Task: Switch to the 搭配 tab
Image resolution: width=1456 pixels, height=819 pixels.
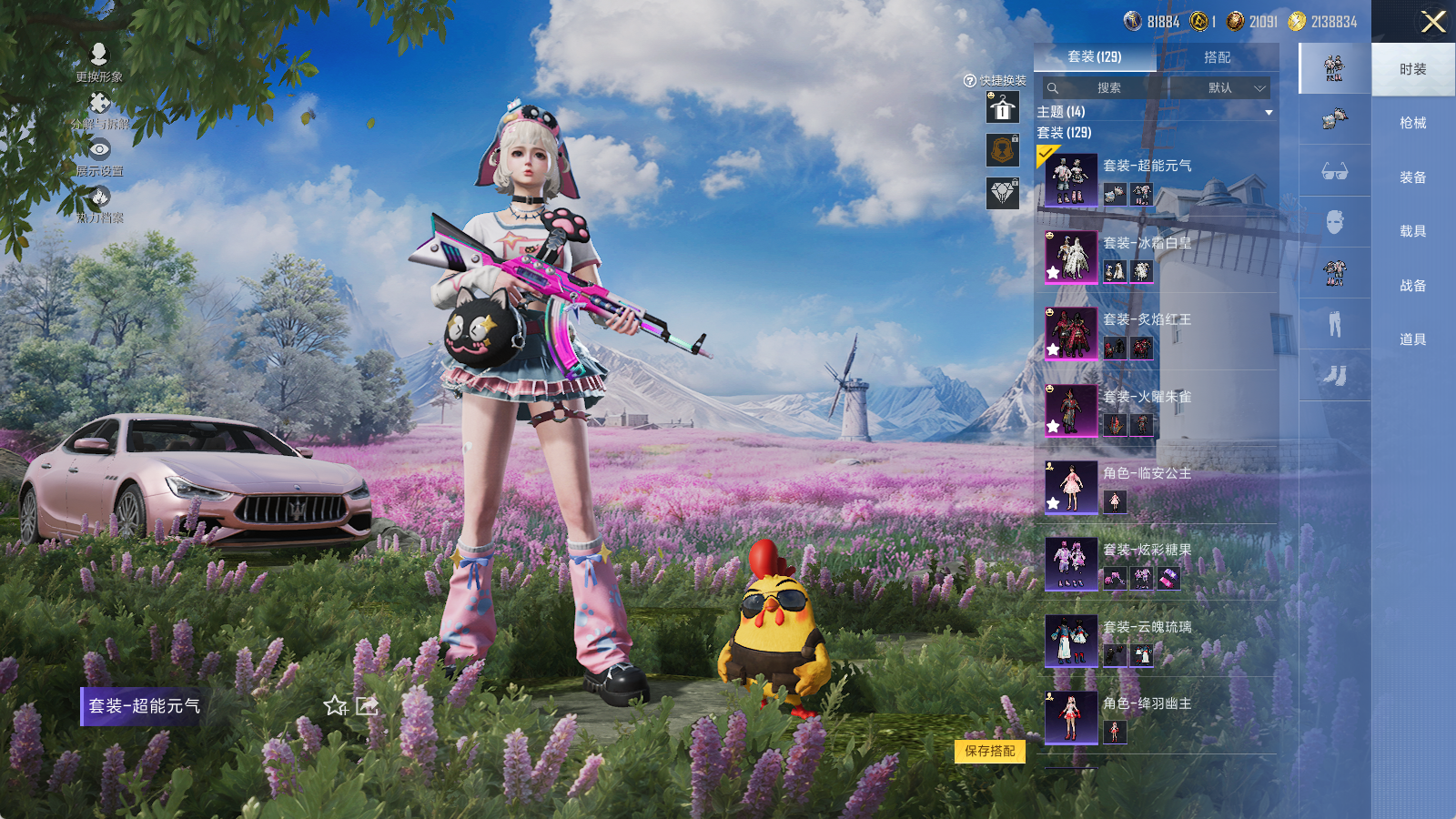Action: tap(1217, 57)
